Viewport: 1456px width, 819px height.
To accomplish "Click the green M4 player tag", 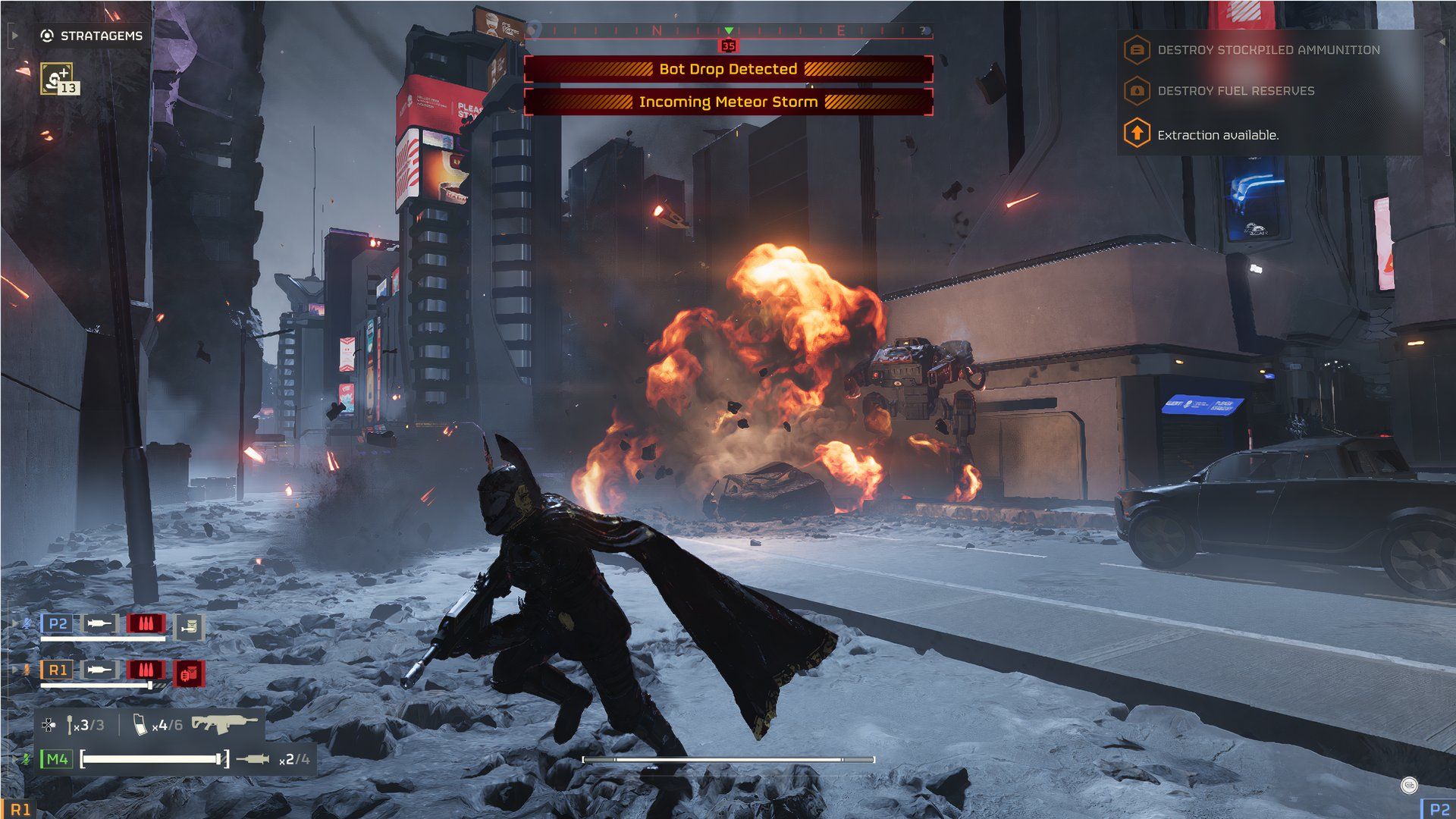I will click(x=57, y=759).
